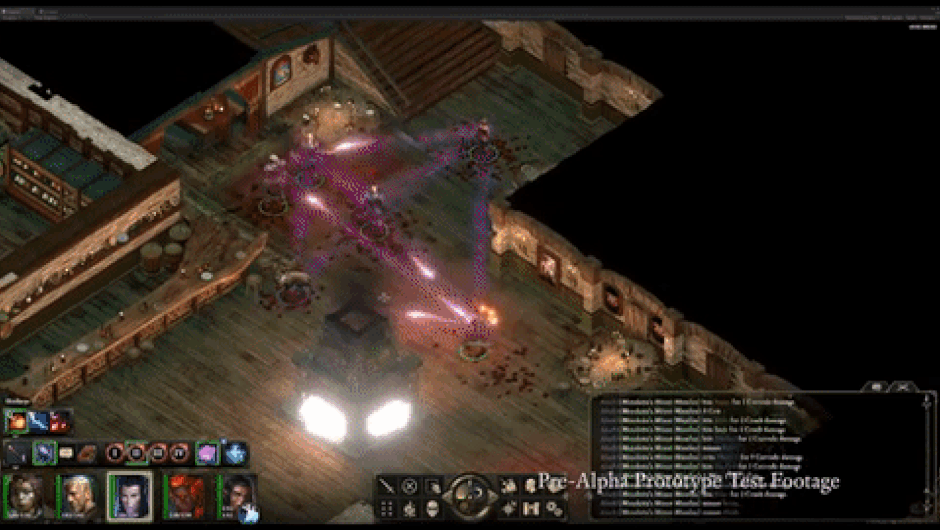
Task: Activate the pink glowing ability icon
Action: pos(206,453)
